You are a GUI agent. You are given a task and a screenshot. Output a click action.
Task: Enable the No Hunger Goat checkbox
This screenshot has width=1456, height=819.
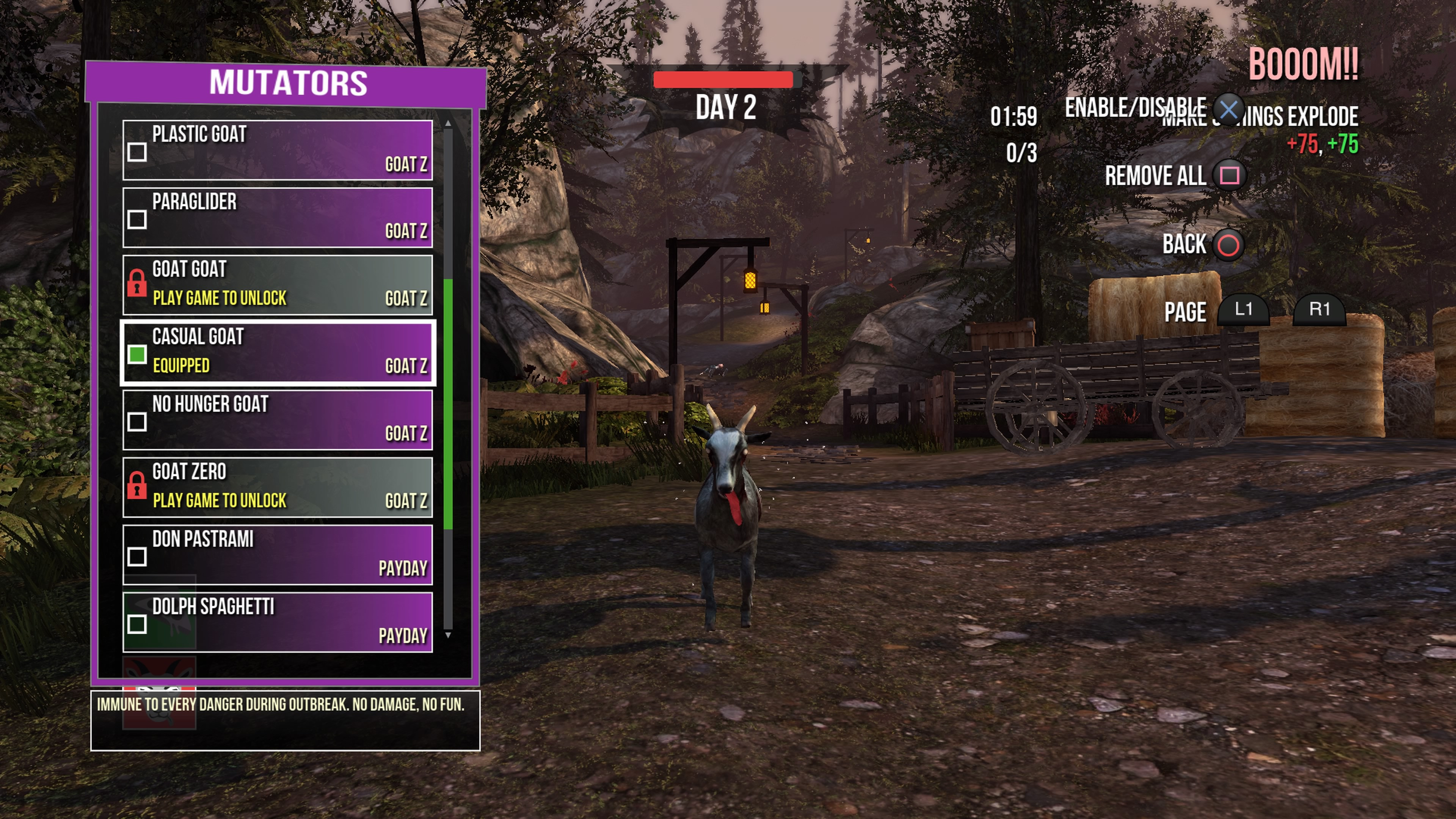(x=137, y=422)
